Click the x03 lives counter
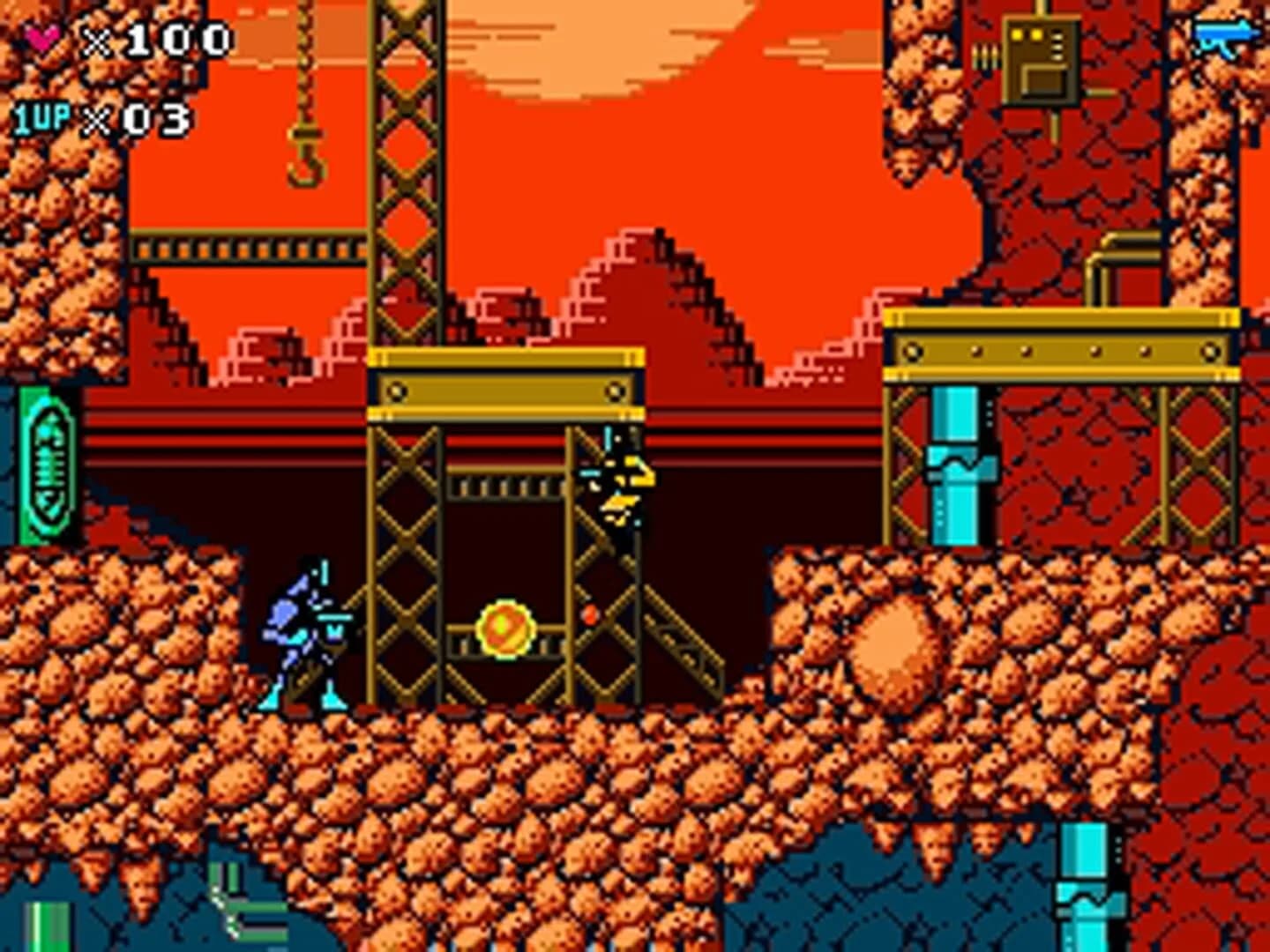 [x=141, y=117]
